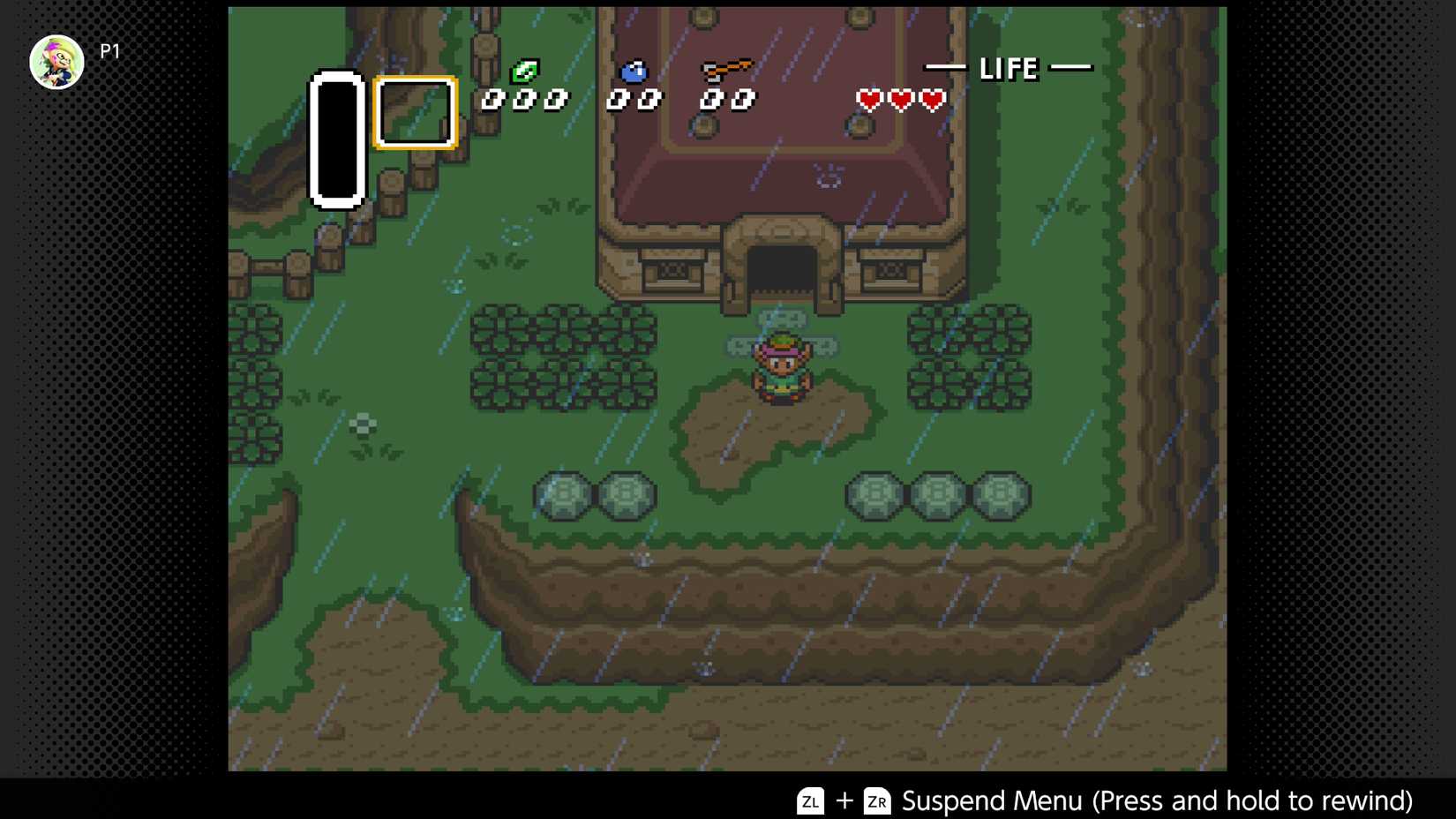Select the empty item box outlined in yellow

414,113
